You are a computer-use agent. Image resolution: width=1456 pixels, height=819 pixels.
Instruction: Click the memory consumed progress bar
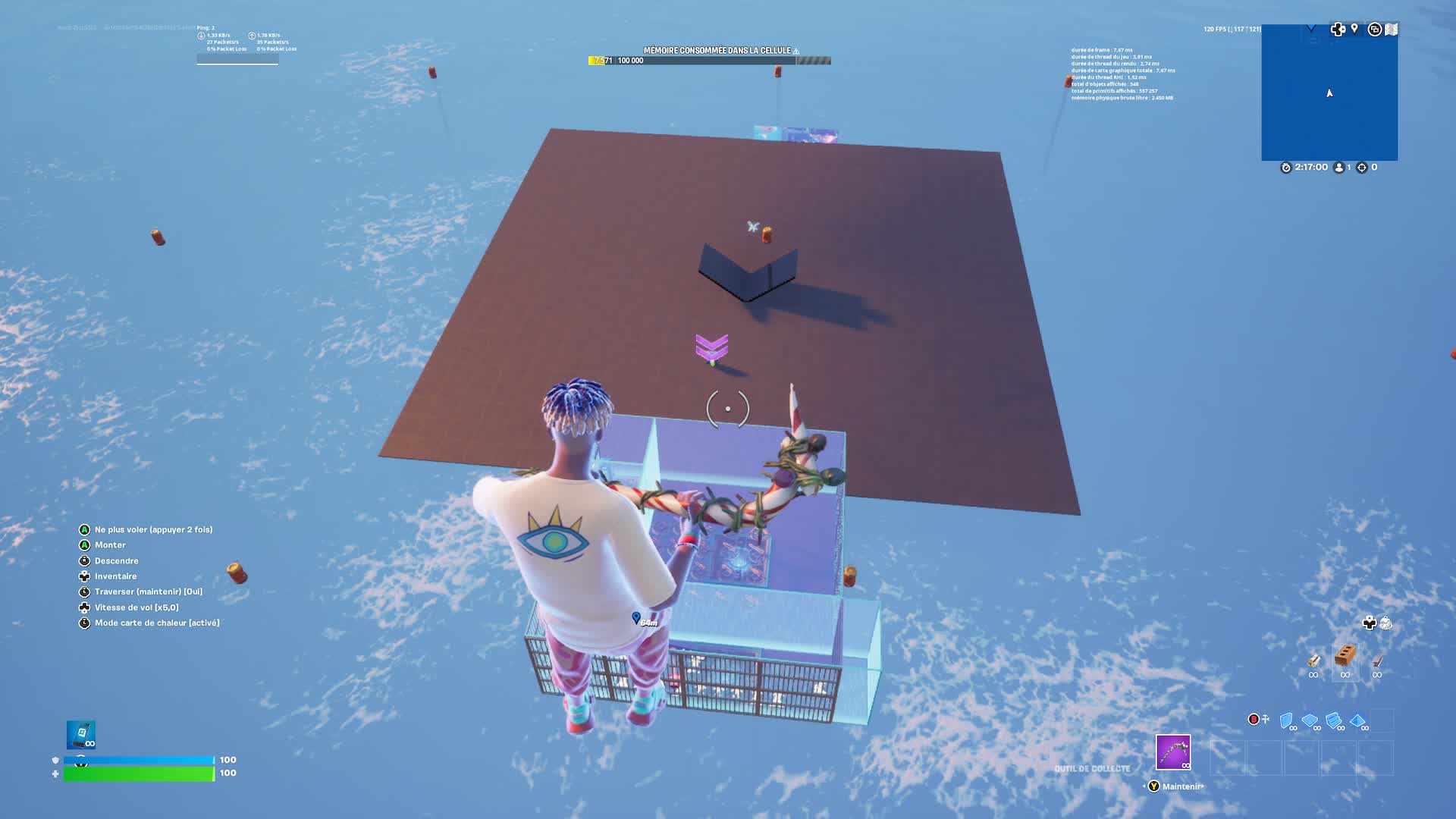(x=708, y=59)
